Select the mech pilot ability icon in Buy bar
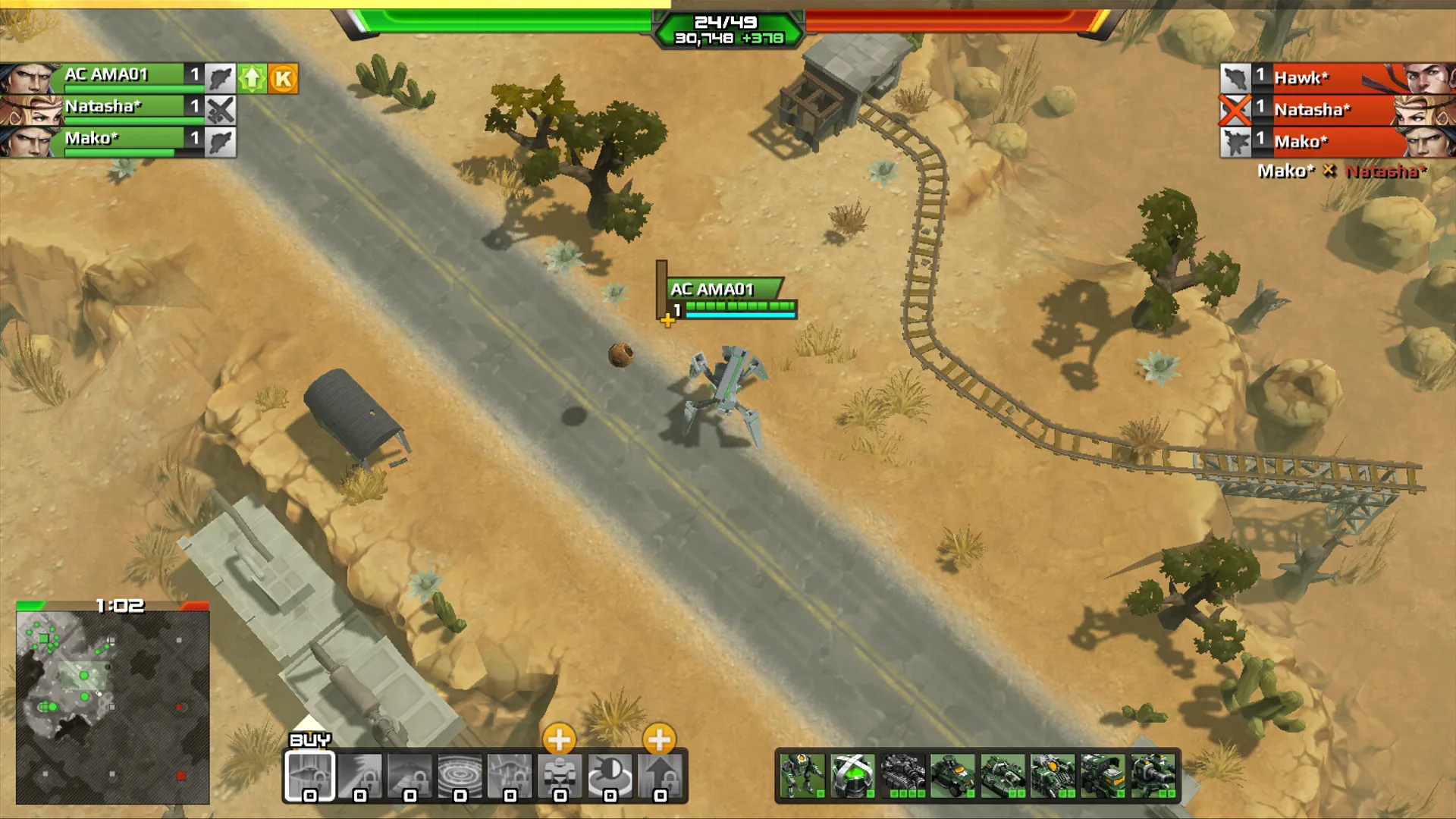Viewport: 1456px width, 819px height. coord(558,775)
